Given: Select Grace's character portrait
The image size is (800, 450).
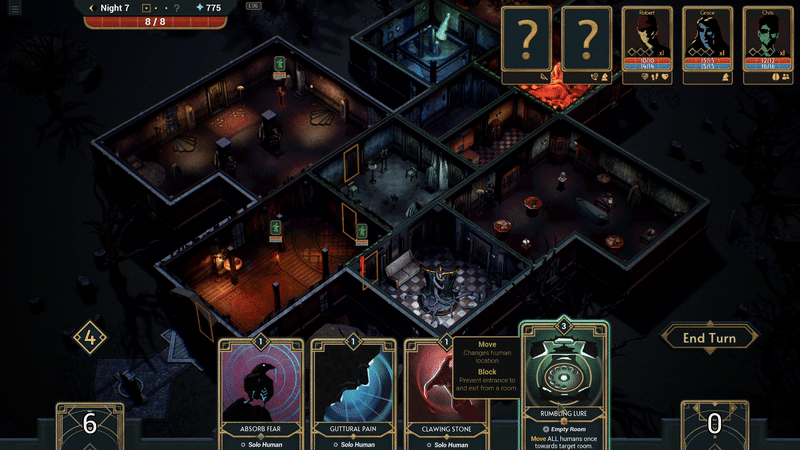Looking at the screenshot, I should coord(708,44).
